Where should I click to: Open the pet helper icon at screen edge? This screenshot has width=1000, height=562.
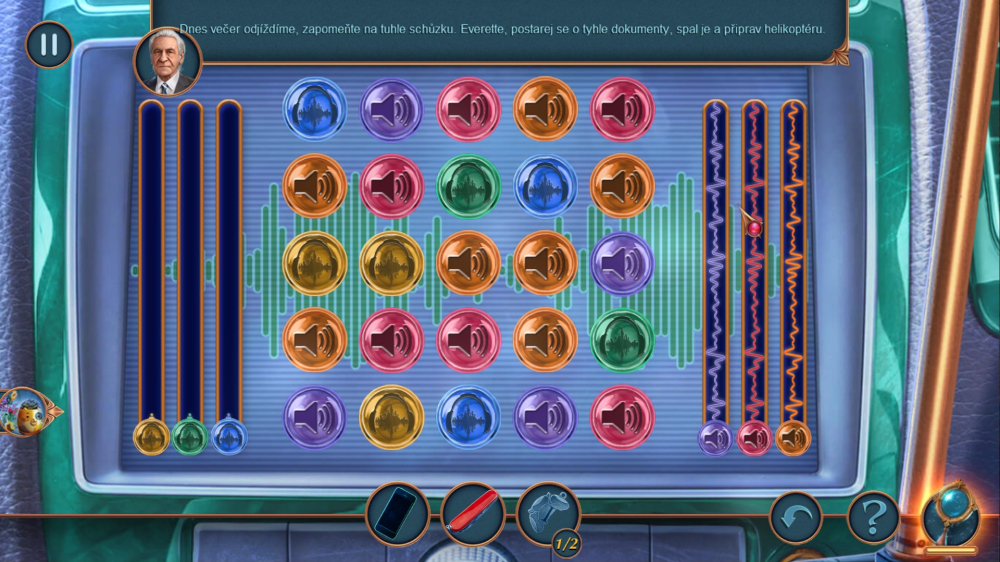click(x=24, y=411)
